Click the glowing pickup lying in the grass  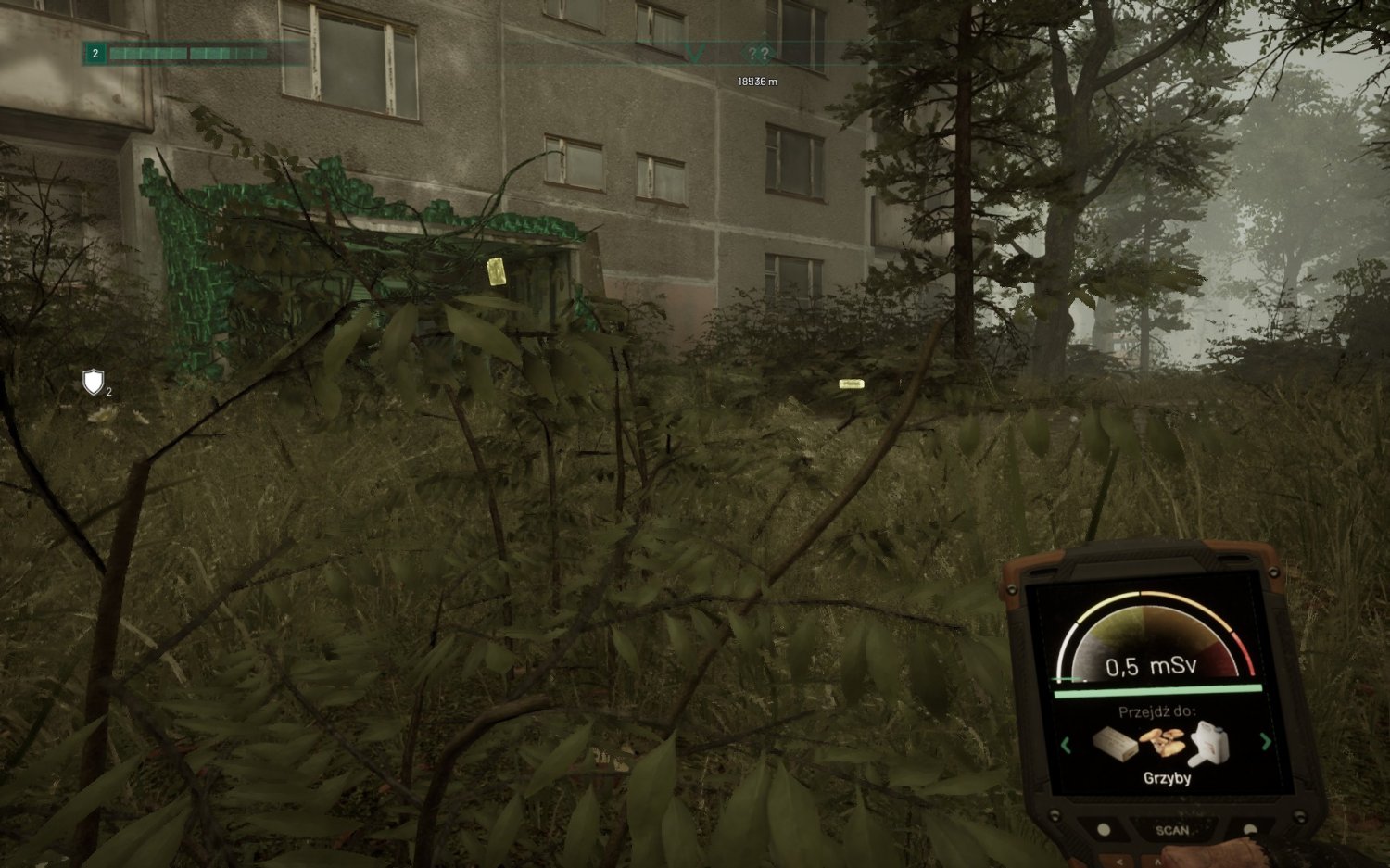852,382
